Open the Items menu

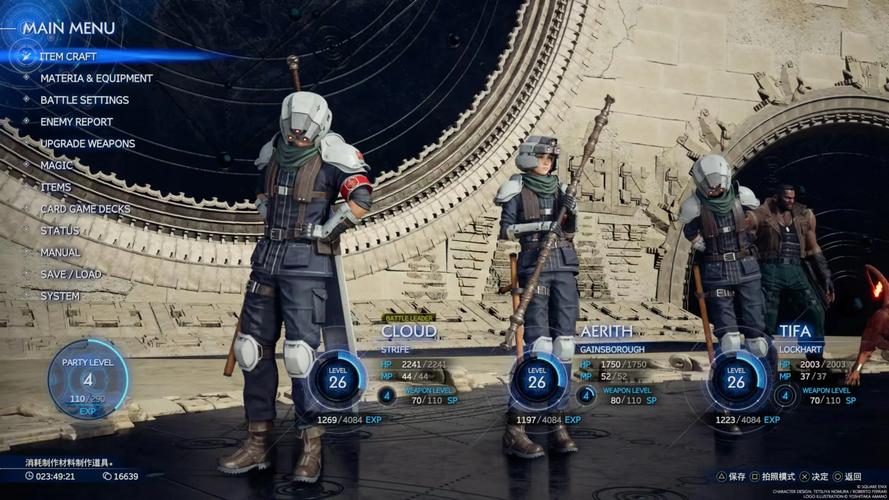(x=55, y=187)
